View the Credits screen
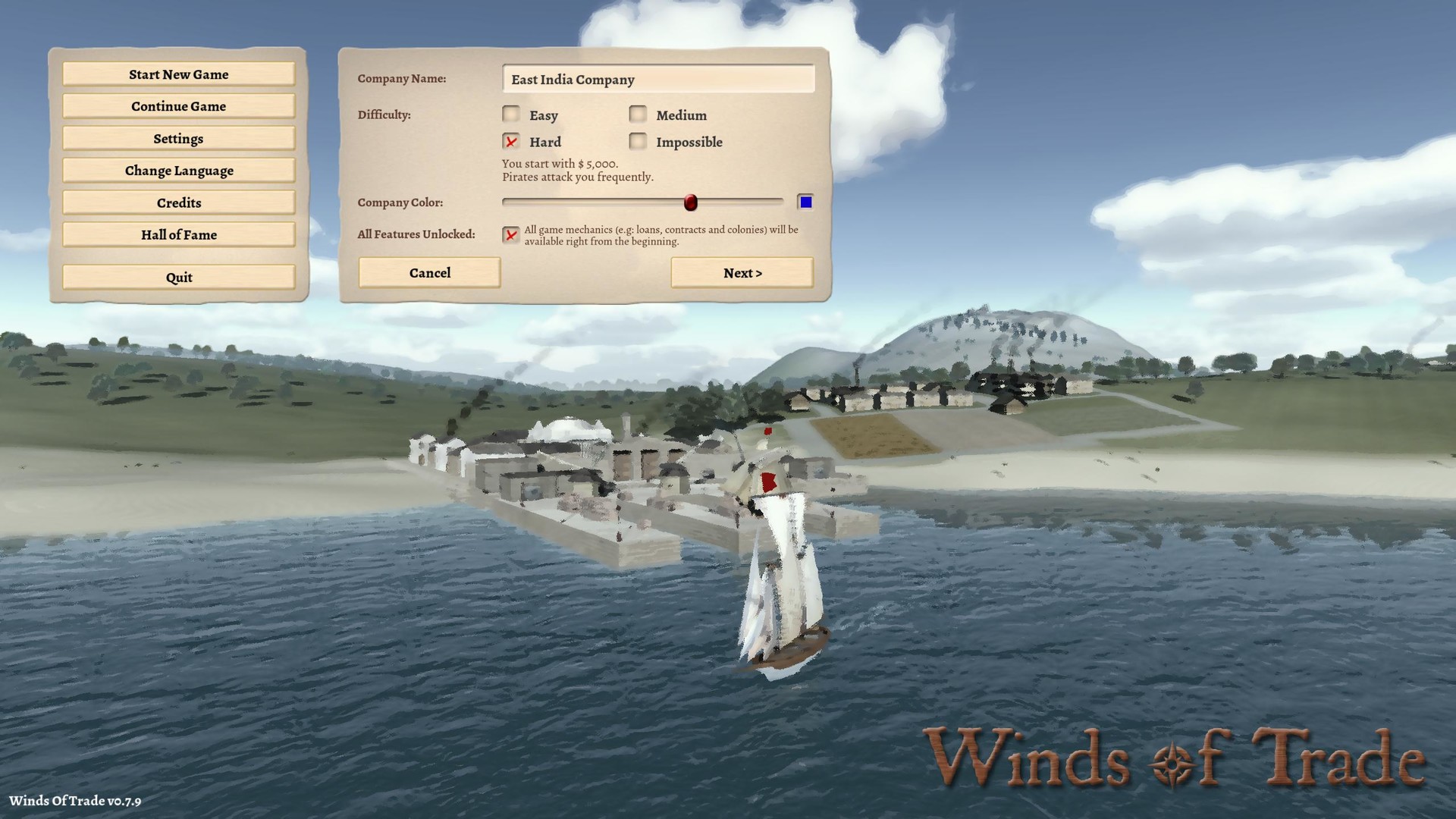Image resolution: width=1456 pixels, height=819 pixels. [178, 202]
